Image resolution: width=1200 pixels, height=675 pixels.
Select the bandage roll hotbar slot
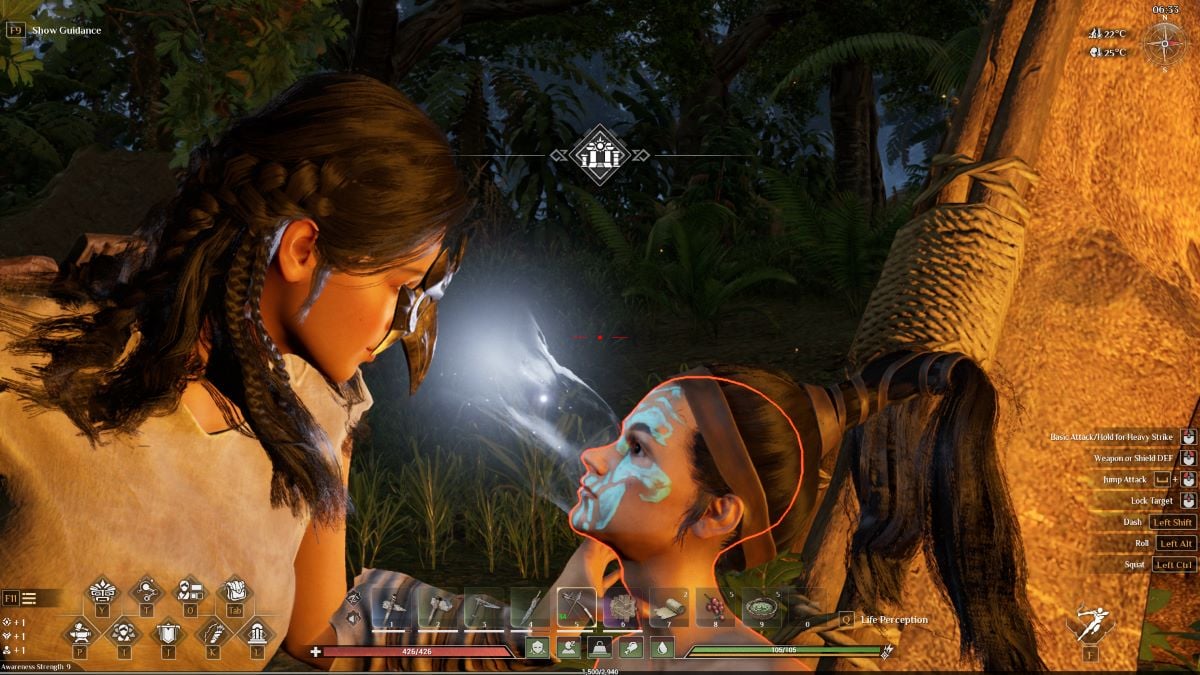pyautogui.click(x=669, y=607)
